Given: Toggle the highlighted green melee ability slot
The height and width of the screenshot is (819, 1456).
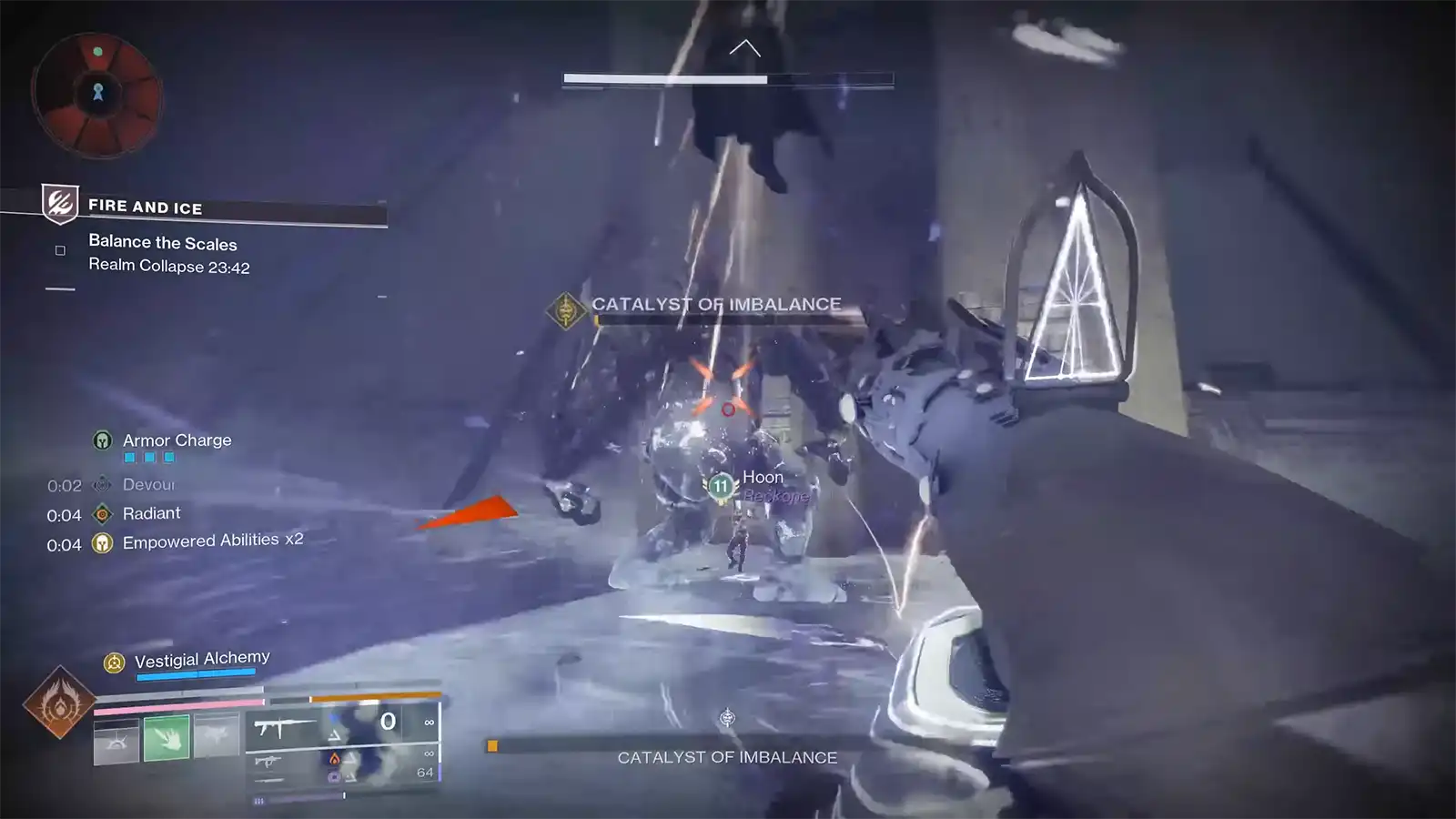Looking at the screenshot, I should [x=167, y=737].
